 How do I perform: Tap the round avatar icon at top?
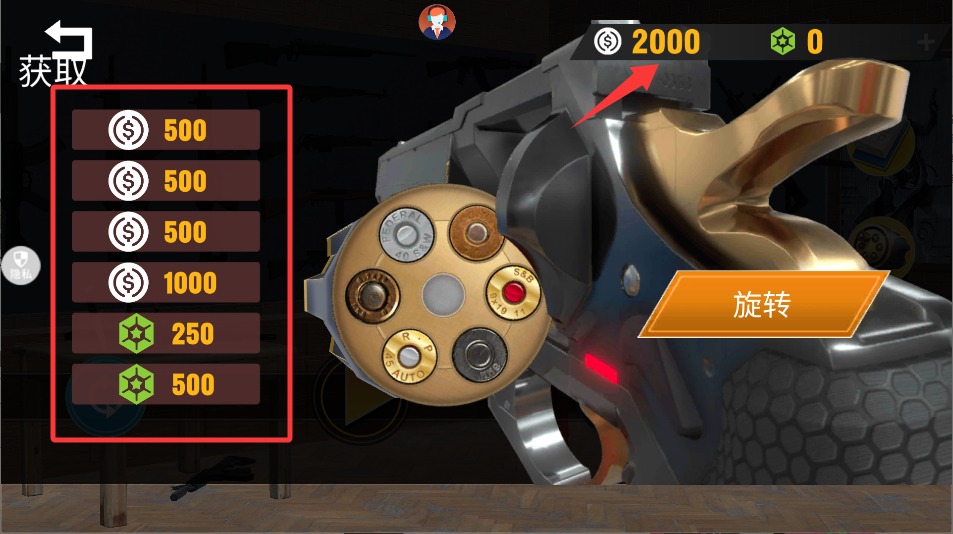[436, 22]
